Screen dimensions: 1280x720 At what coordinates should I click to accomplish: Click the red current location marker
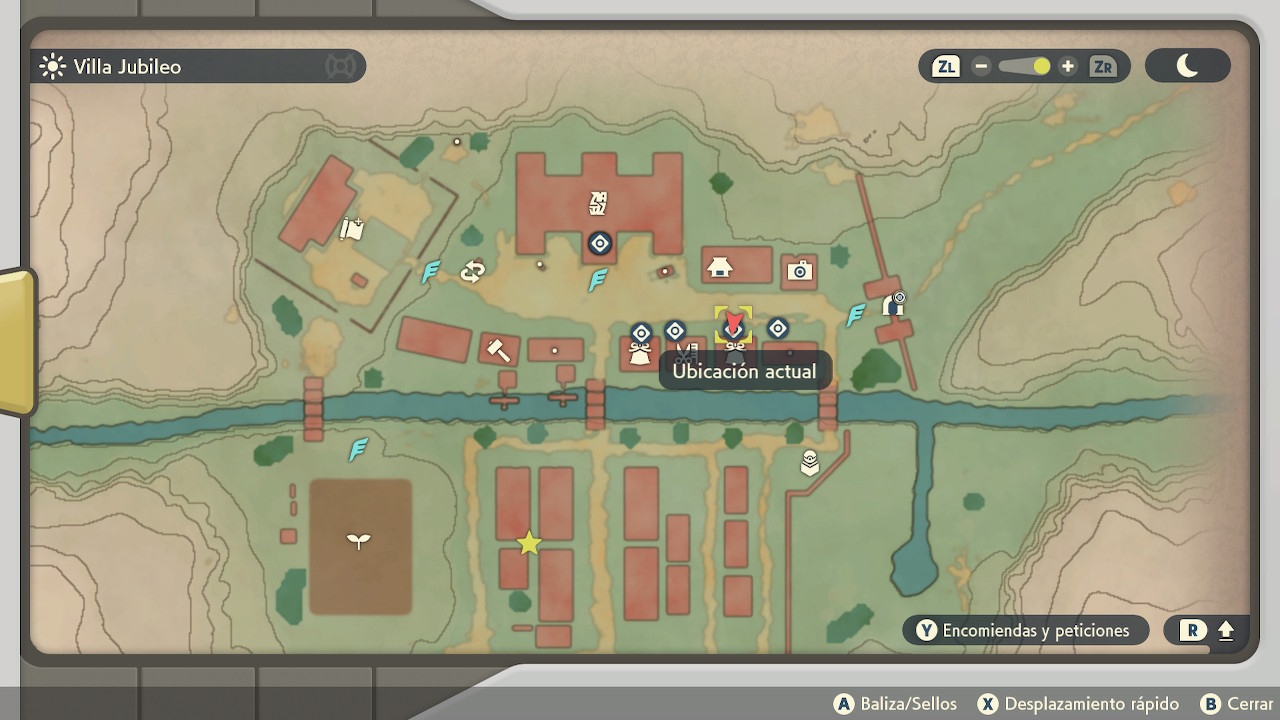pos(734,324)
